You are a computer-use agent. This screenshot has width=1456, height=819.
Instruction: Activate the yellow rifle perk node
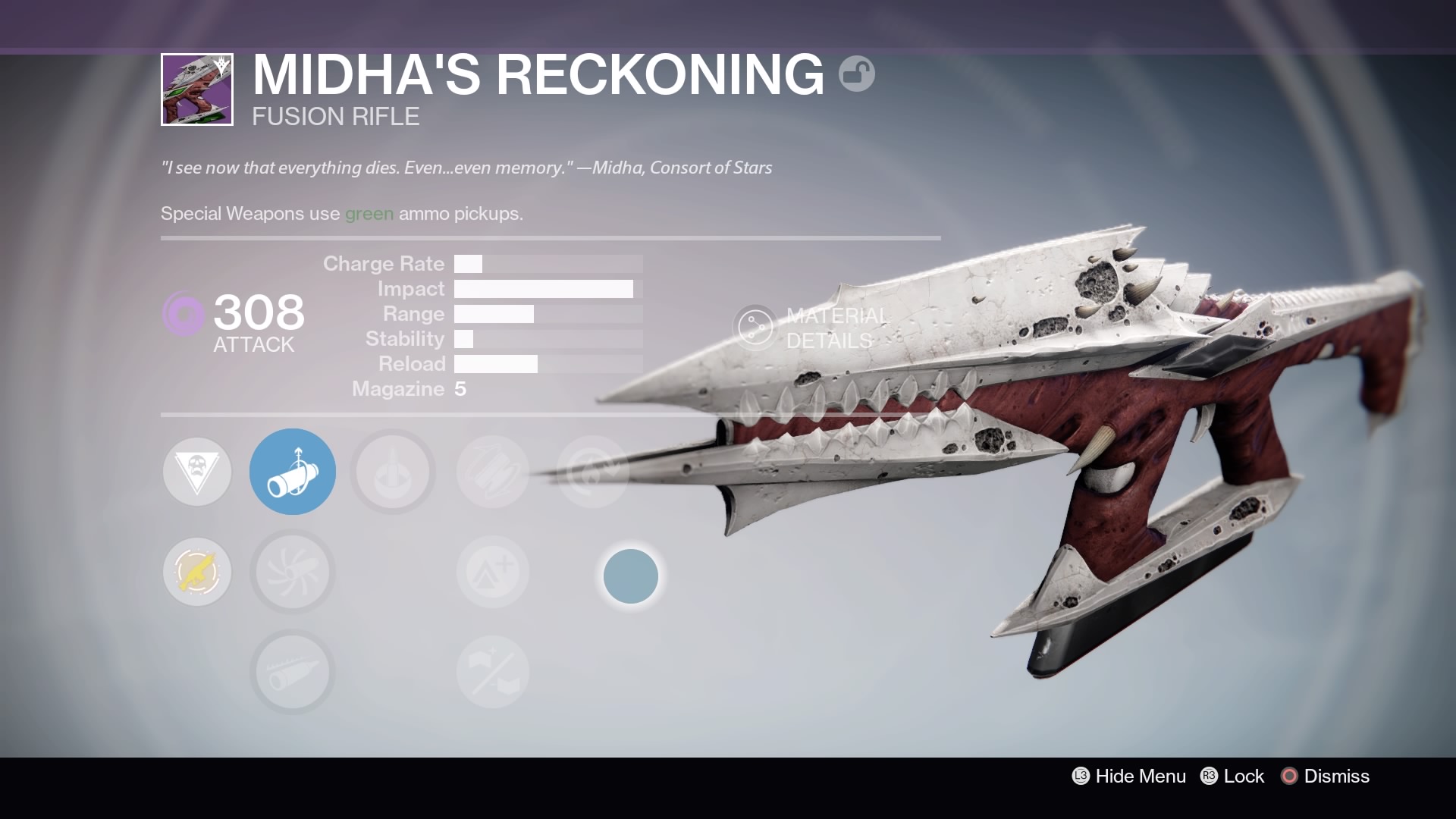[x=197, y=572]
